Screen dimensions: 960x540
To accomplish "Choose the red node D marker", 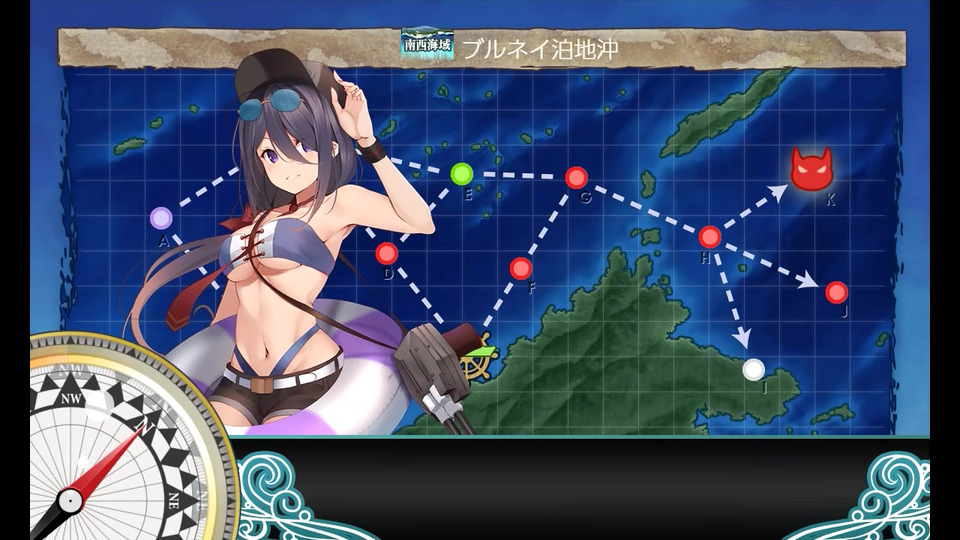I will coord(387,253).
